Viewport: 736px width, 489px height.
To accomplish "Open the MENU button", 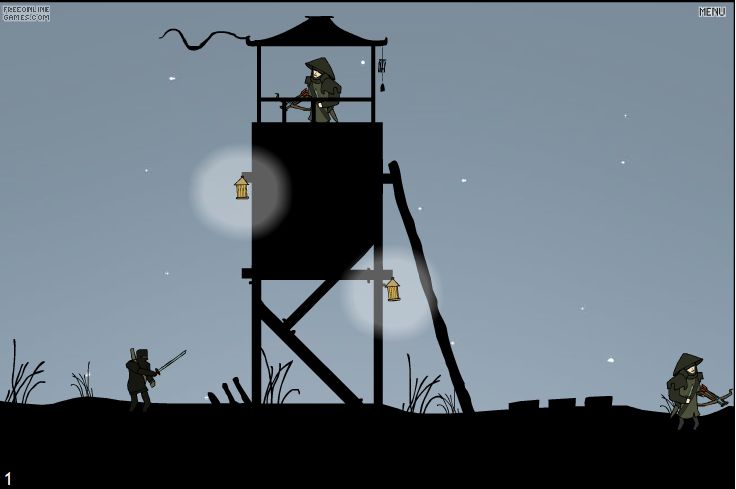I will tap(712, 12).
